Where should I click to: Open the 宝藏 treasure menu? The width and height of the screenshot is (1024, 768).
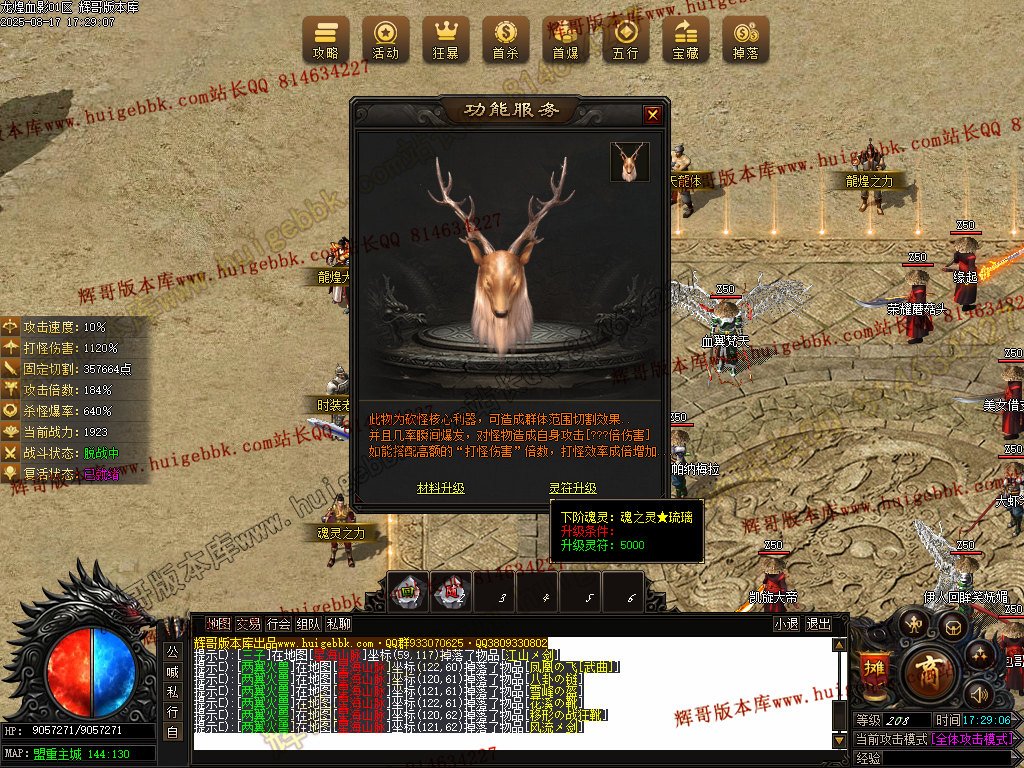(686, 39)
